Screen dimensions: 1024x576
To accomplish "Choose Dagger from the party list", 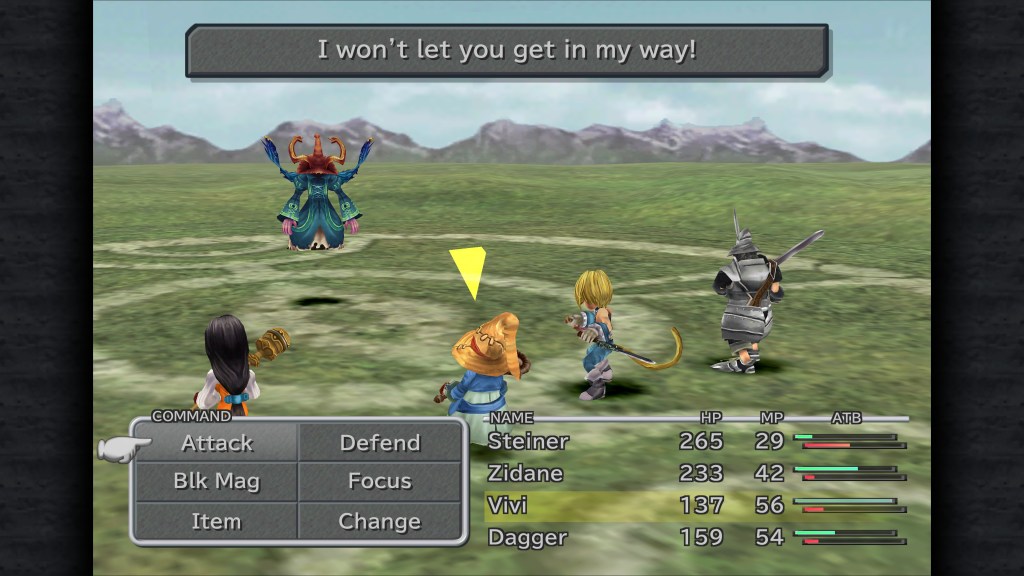I will pyautogui.click(x=528, y=537).
